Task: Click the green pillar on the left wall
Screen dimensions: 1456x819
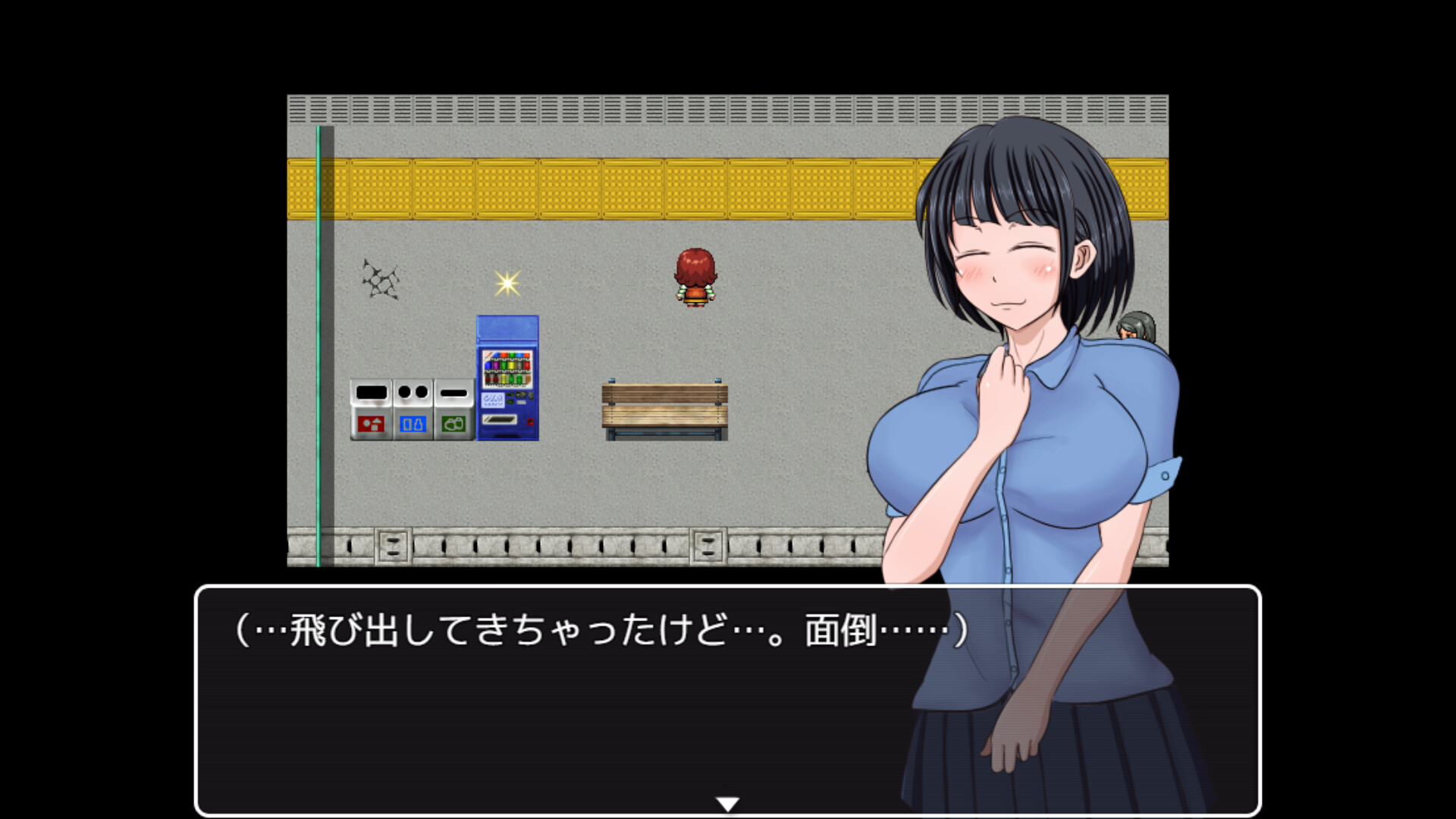Action: [318, 341]
